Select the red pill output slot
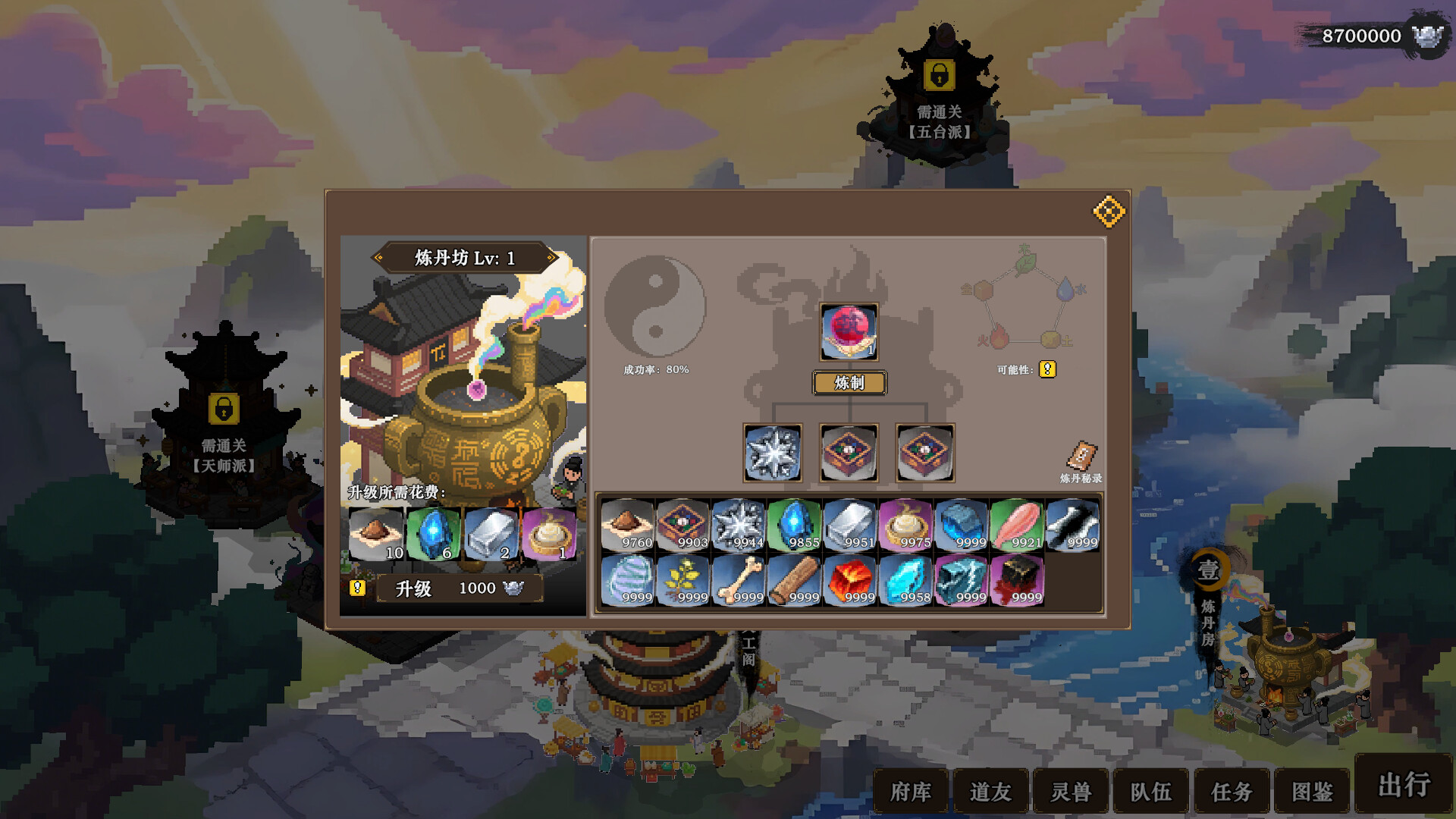 point(849,332)
